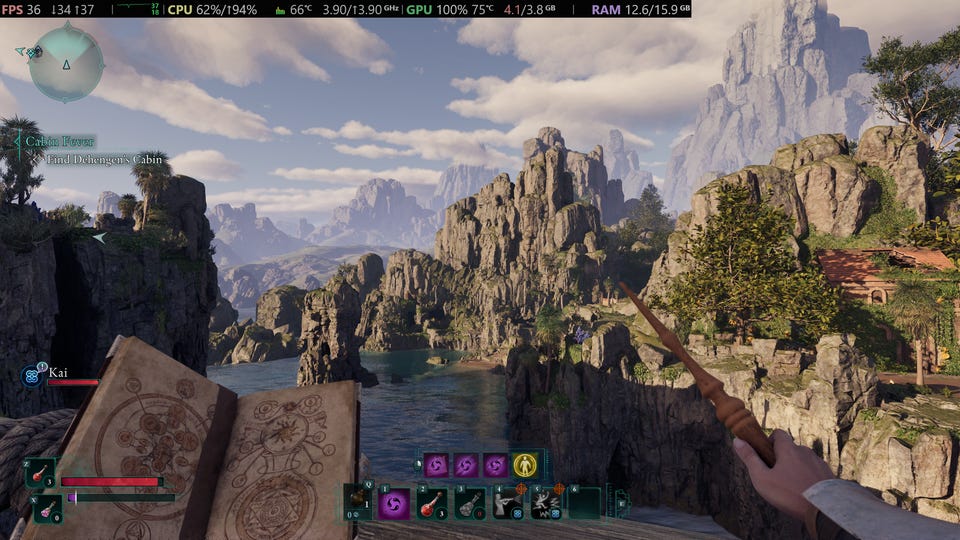The image size is (960, 540).
Task: Click the hotbar's right-end bracket widget
Action: [621, 502]
